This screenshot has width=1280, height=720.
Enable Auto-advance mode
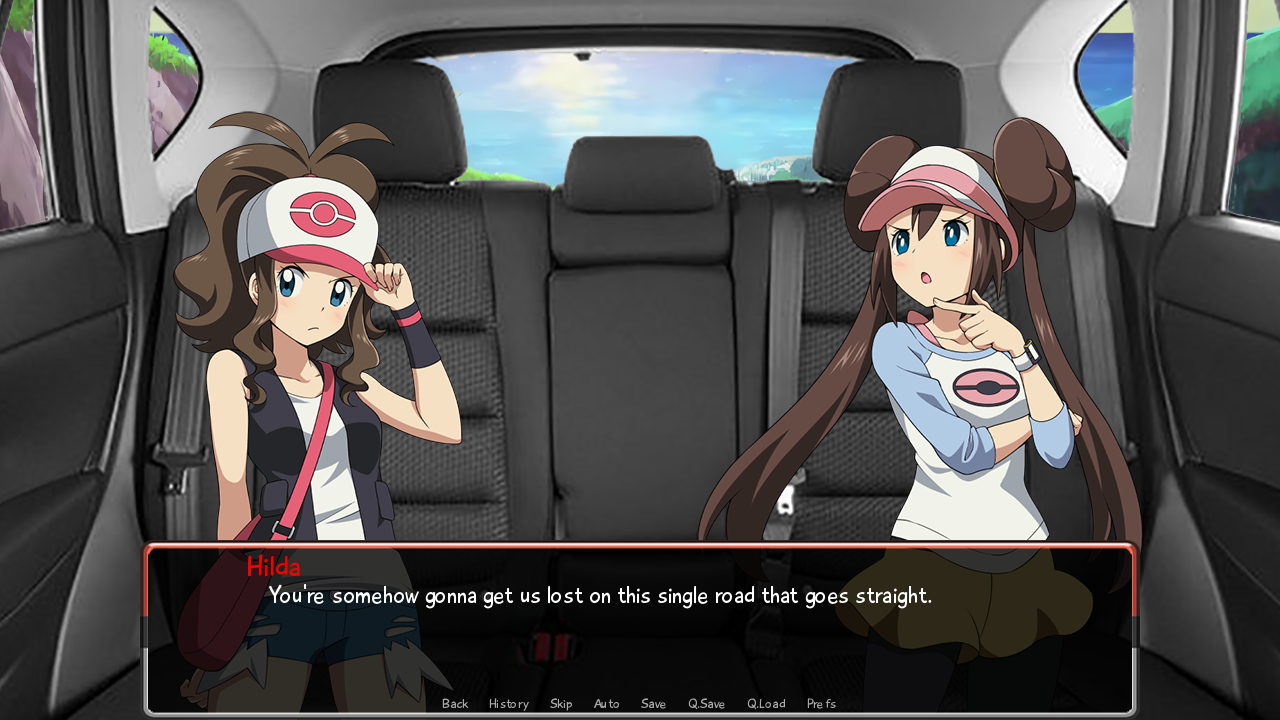(606, 703)
